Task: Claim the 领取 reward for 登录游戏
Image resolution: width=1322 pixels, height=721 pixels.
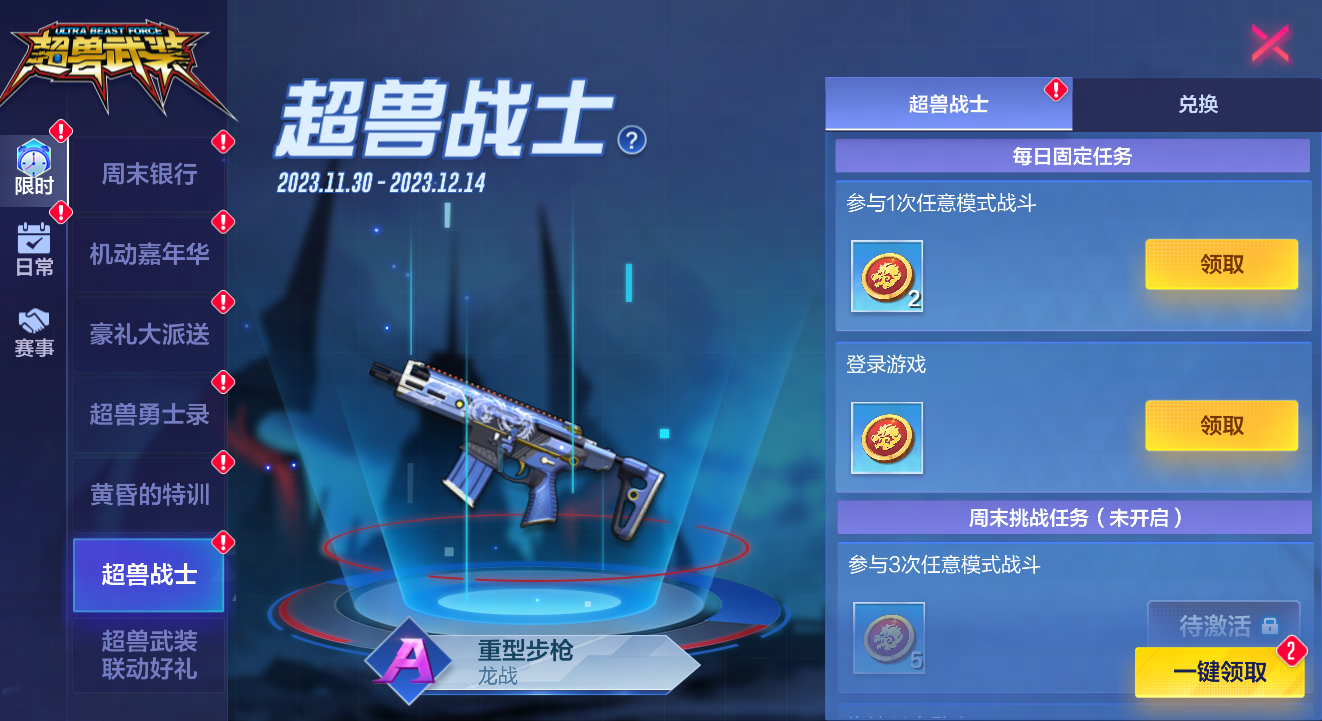Action: 1221,424
